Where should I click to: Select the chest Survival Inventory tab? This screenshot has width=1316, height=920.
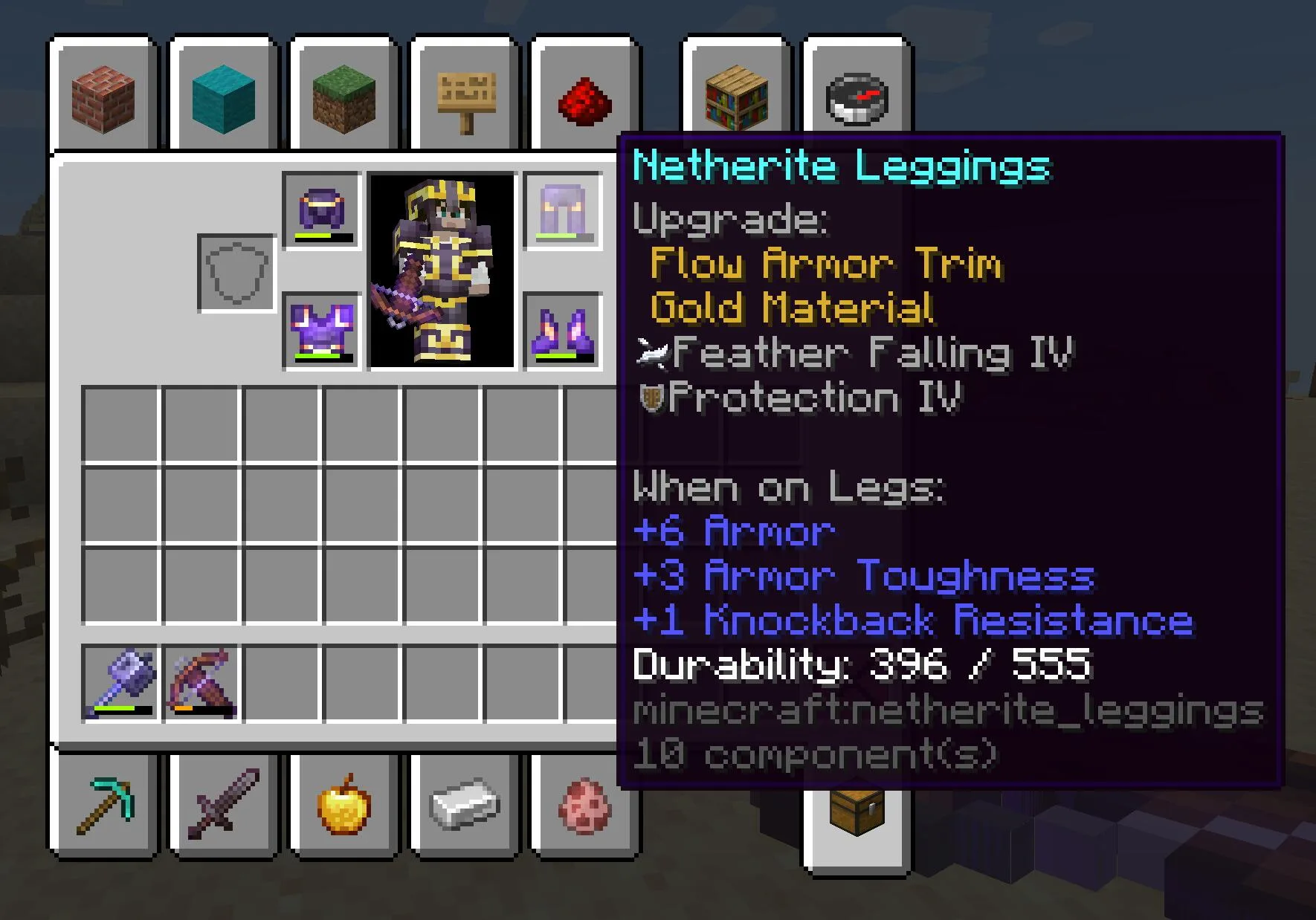click(x=857, y=814)
